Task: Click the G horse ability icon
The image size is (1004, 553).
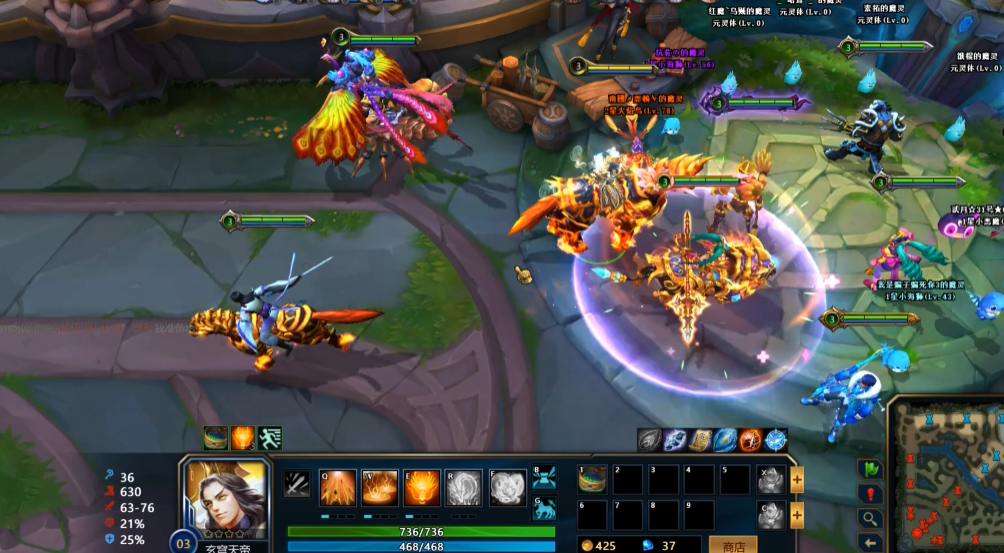Action: pos(544,509)
